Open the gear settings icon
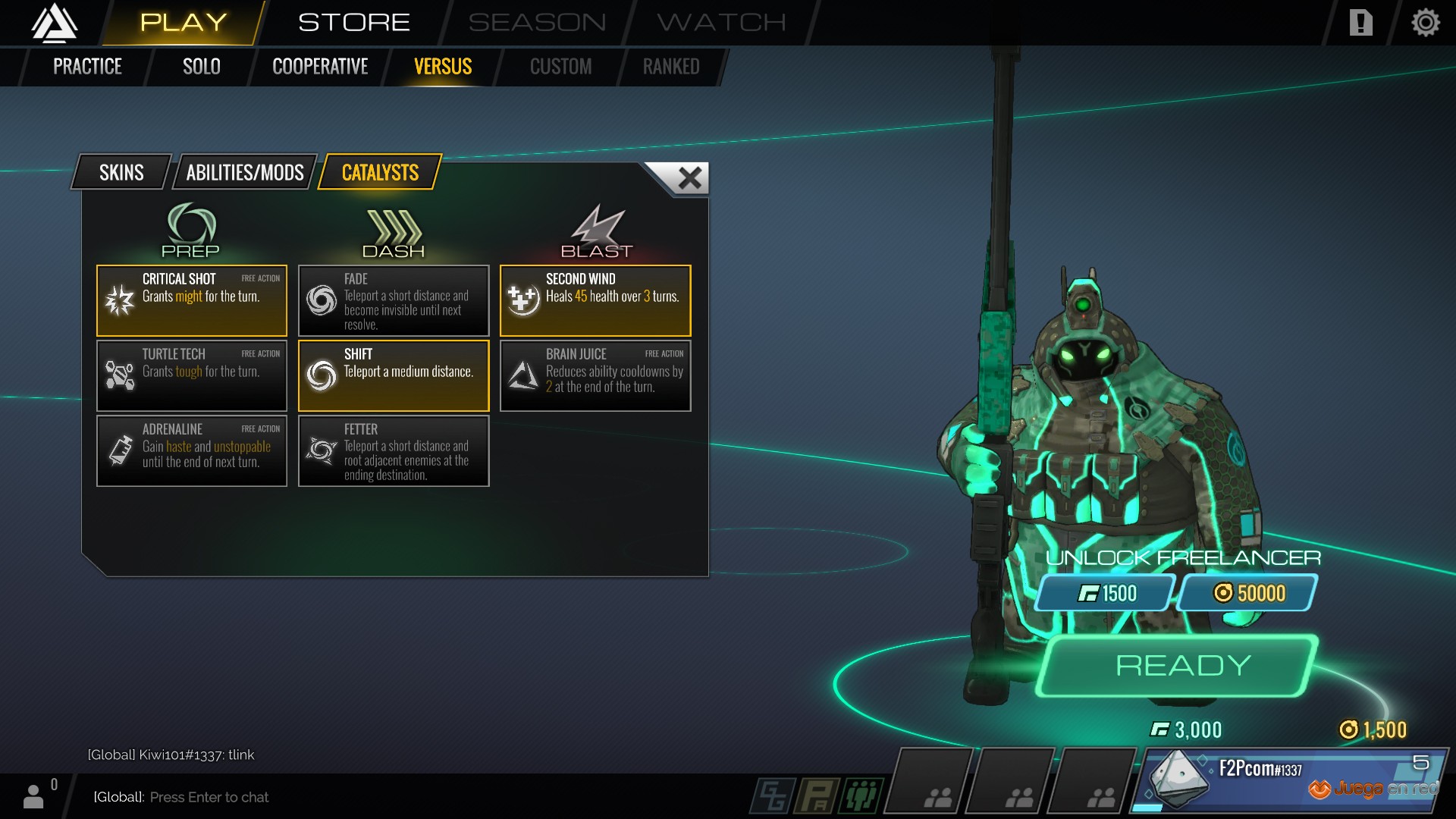This screenshot has width=1456, height=819. (x=1425, y=23)
